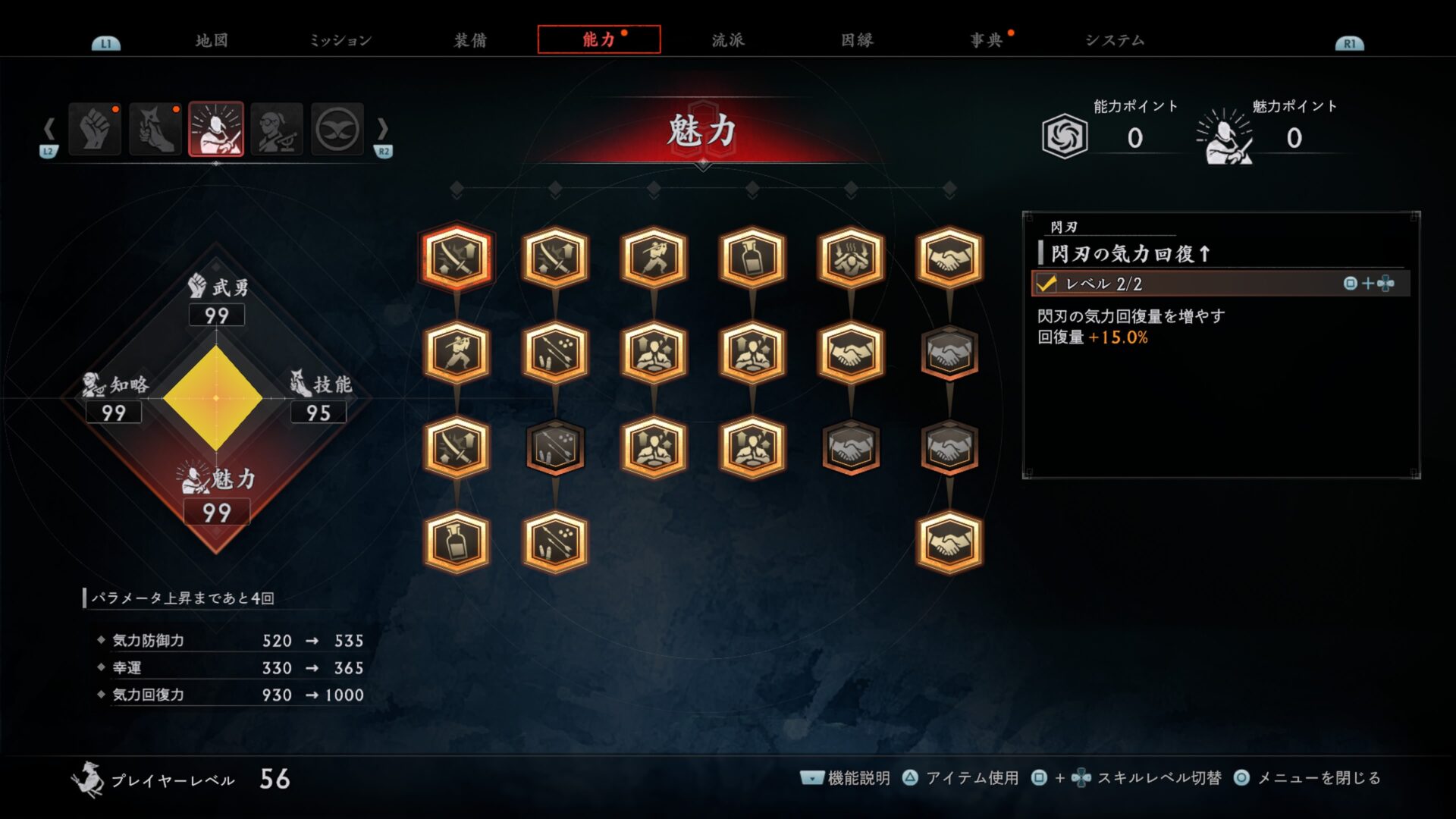Toggle the レベル 2/2 skill level row
The height and width of the screenshot is (819, 1456).
coord(1220,284)
